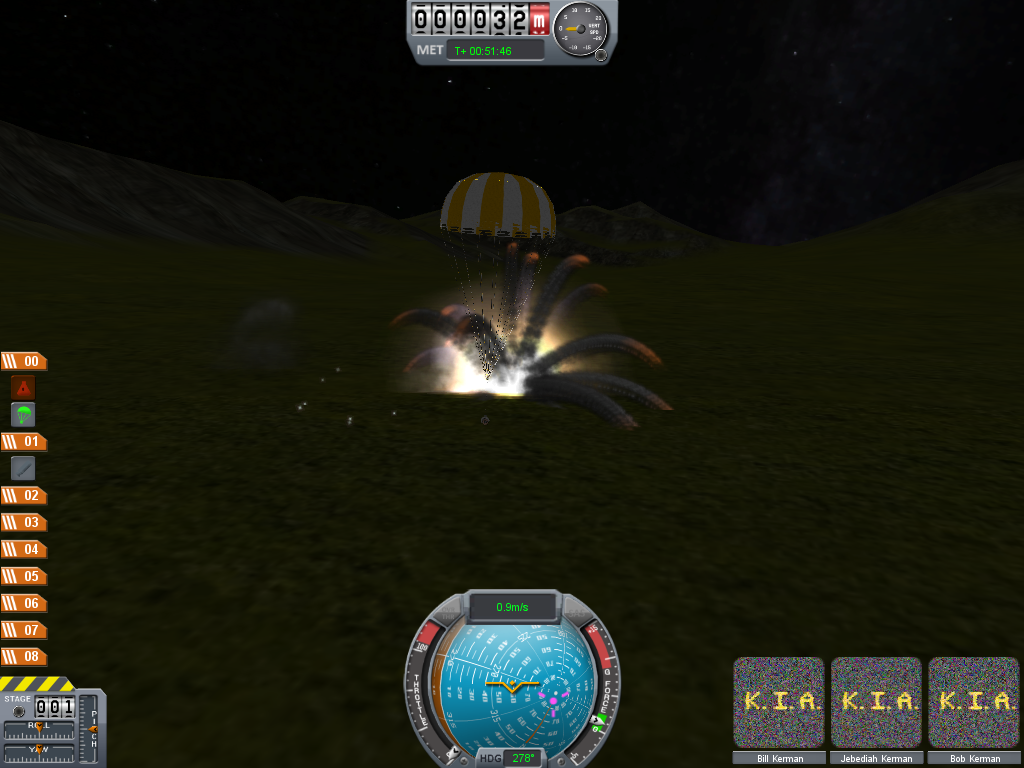Screen dimensions: 1024x768
Task: Click the Stage 05 staging tab
Action: 23,576
